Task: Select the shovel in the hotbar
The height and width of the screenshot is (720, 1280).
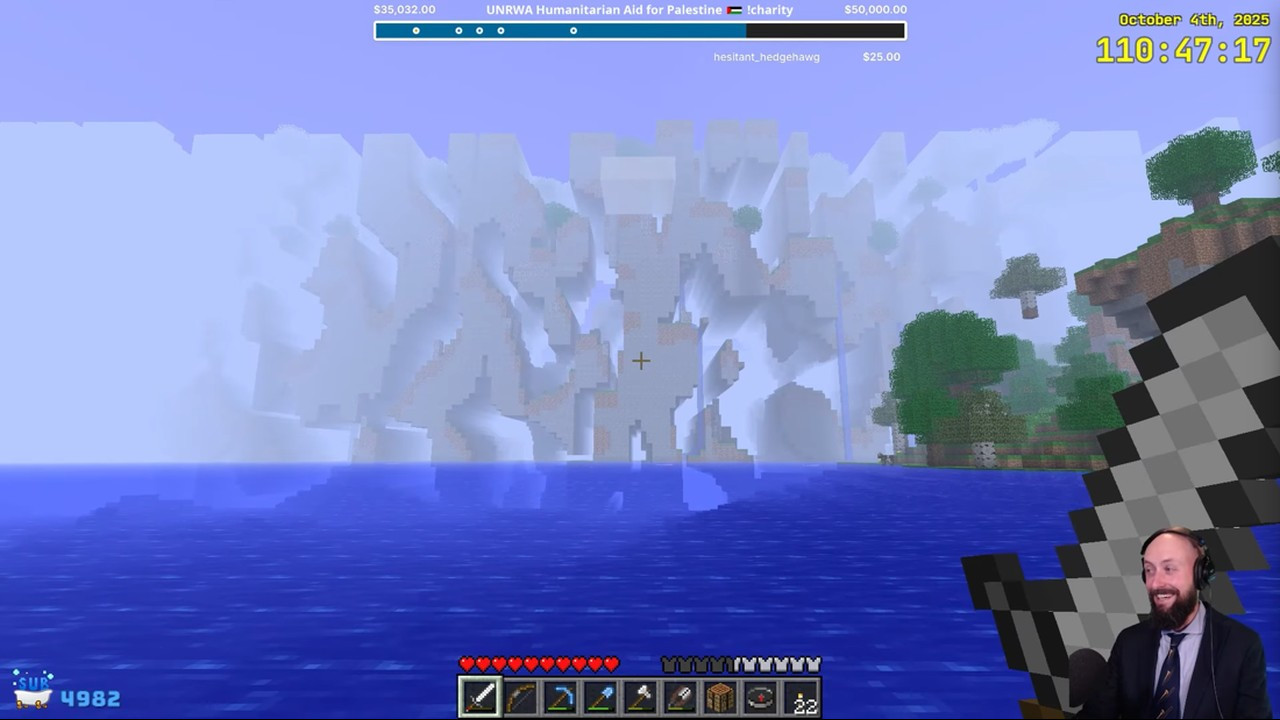Action: pos(599,697)
